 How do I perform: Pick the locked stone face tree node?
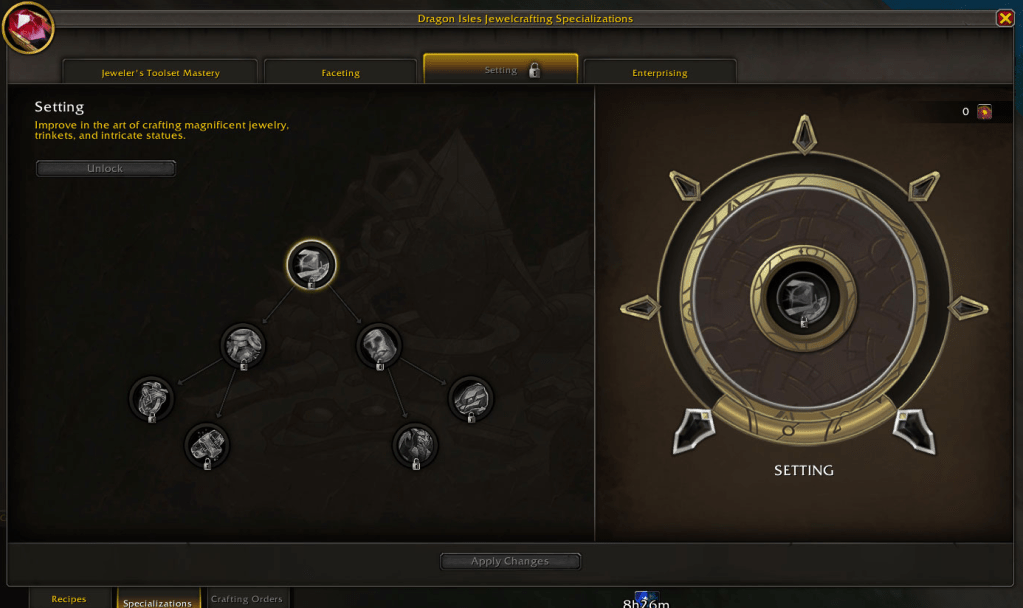pos(380,345)
